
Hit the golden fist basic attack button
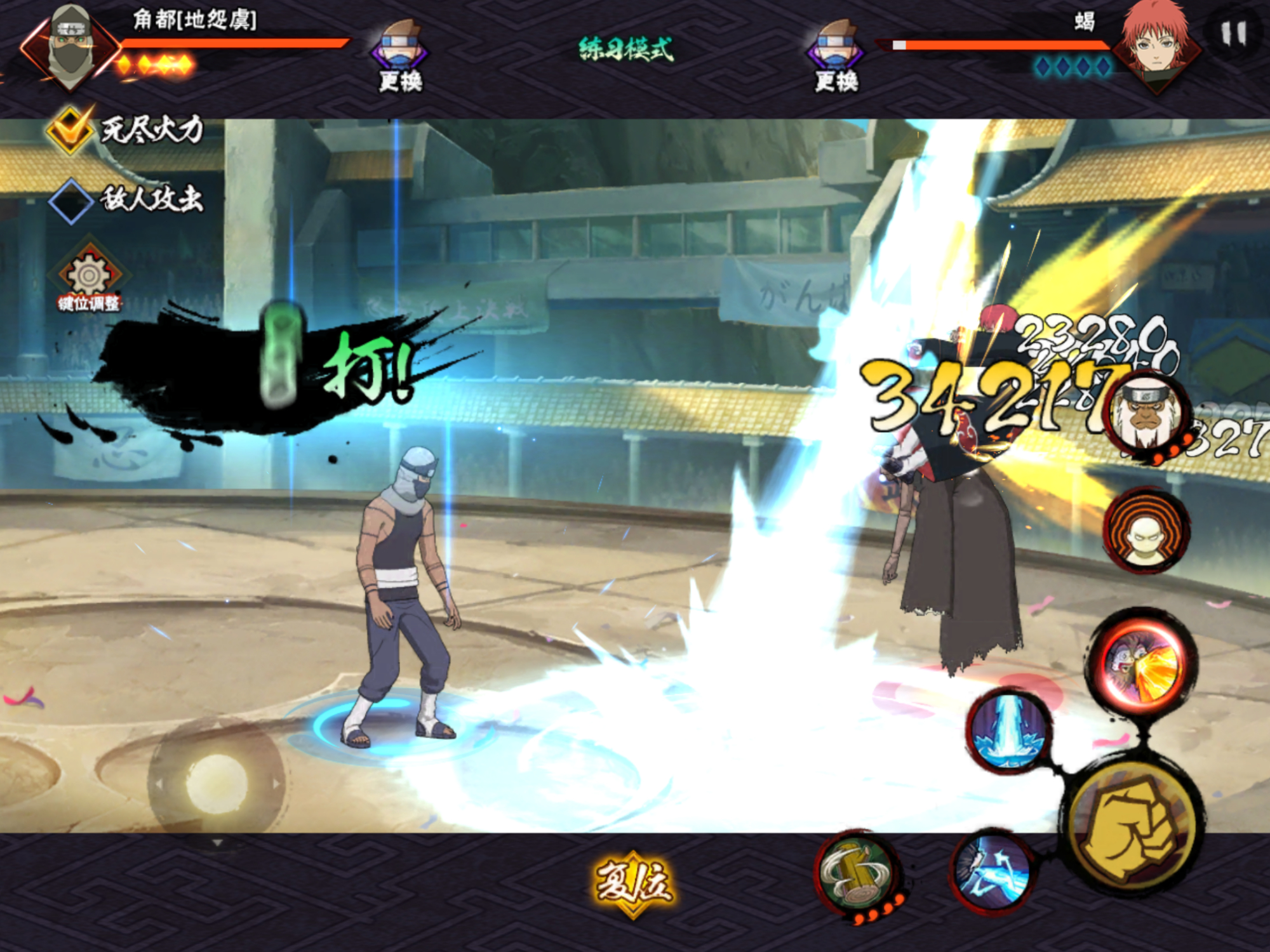(x=1135, y=828)
